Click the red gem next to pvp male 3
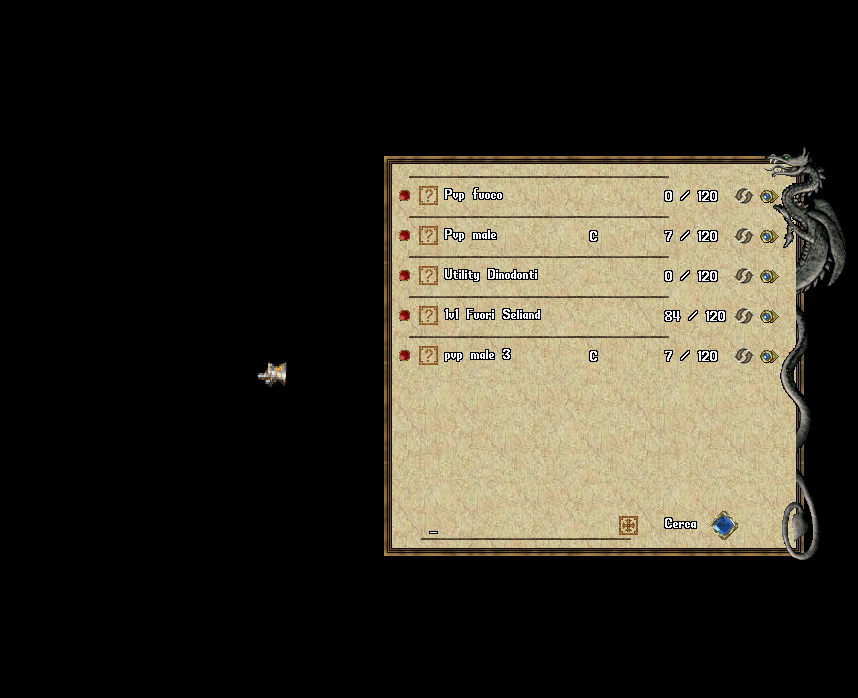This screenshot has width=858, height=698. [x=405, y=355]
